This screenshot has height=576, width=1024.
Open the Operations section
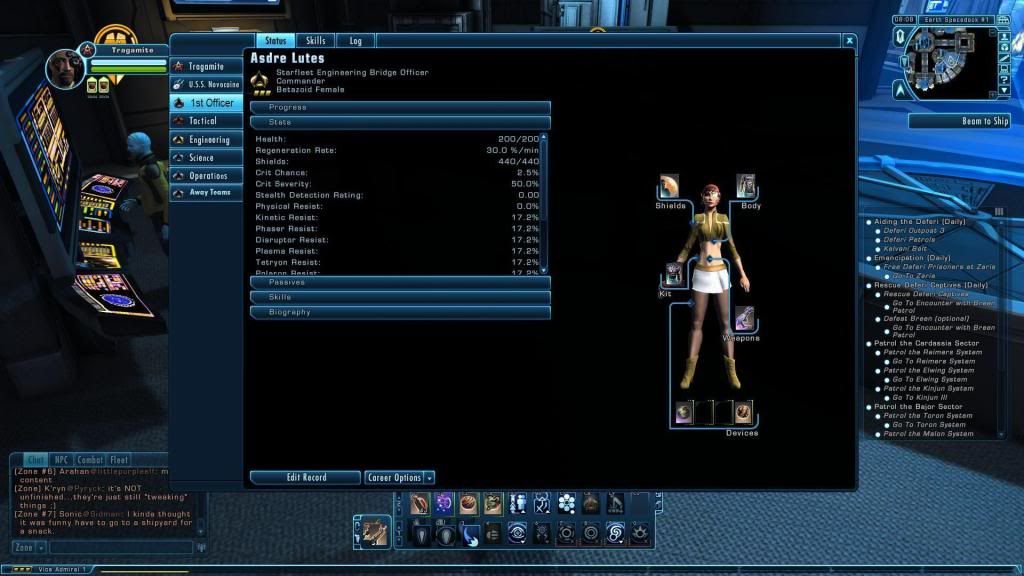click(x=208, y=176)
